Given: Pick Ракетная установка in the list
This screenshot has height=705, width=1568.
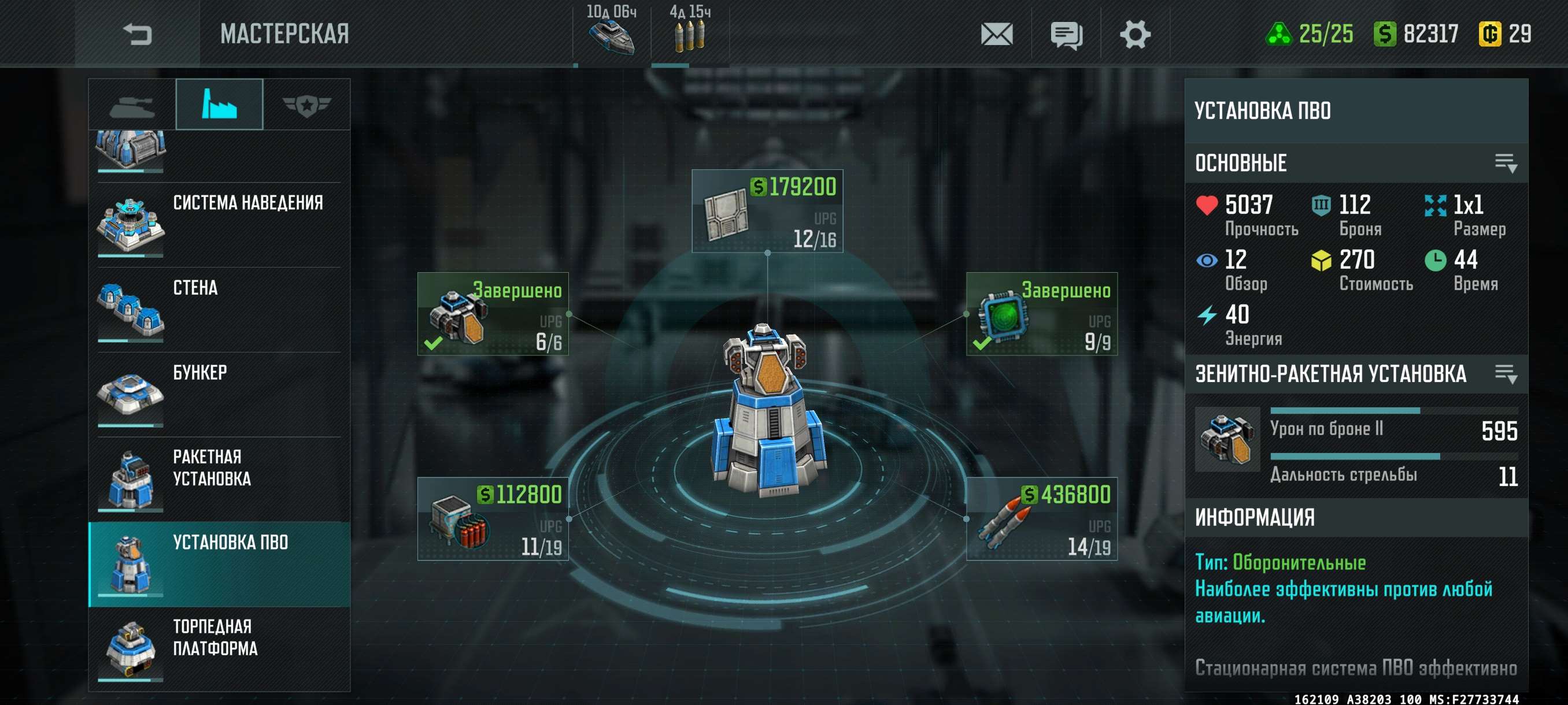Looking at the screenshot, I should pyautogui.click(x=219, y=479).
